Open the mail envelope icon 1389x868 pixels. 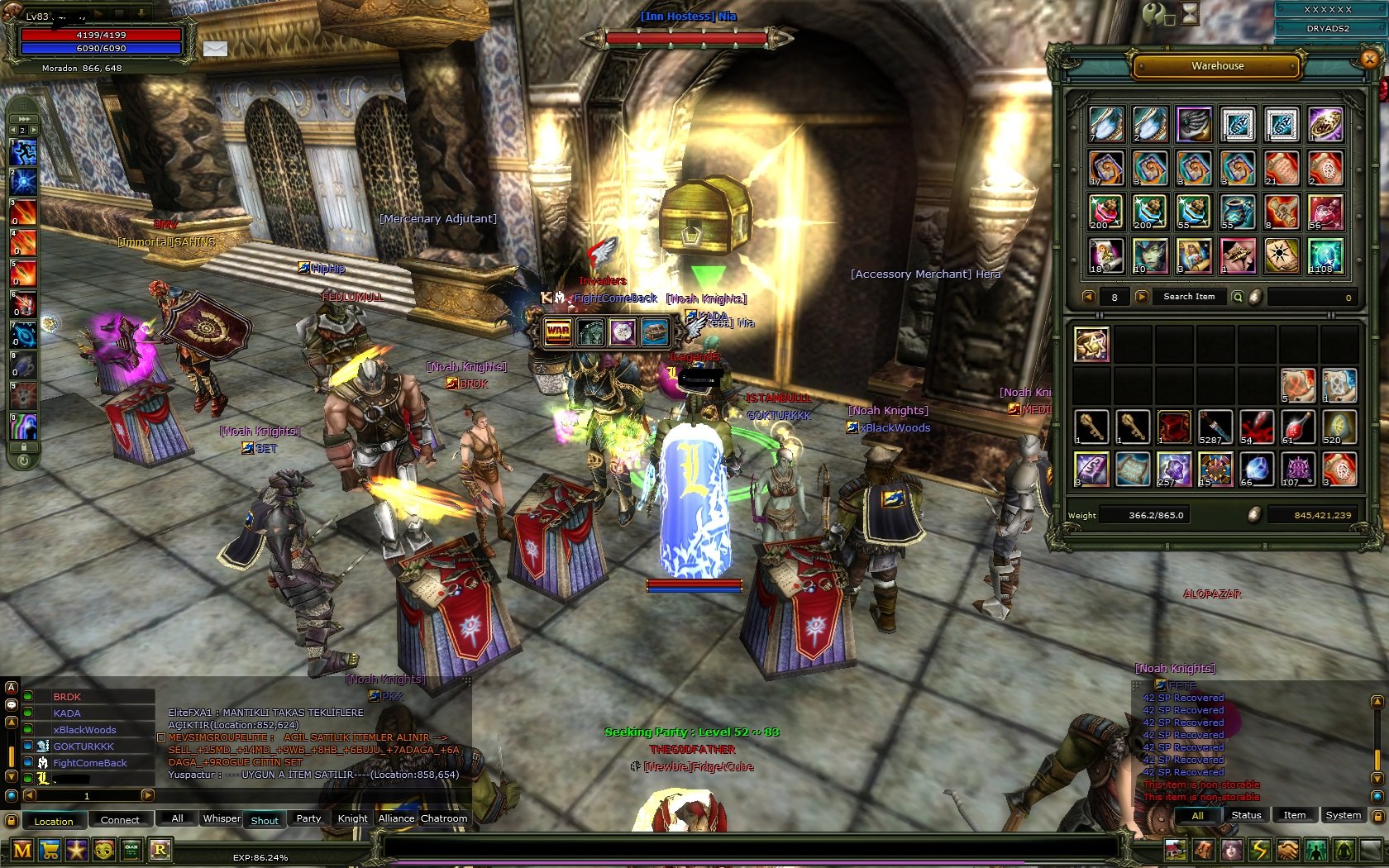[215, 49]
